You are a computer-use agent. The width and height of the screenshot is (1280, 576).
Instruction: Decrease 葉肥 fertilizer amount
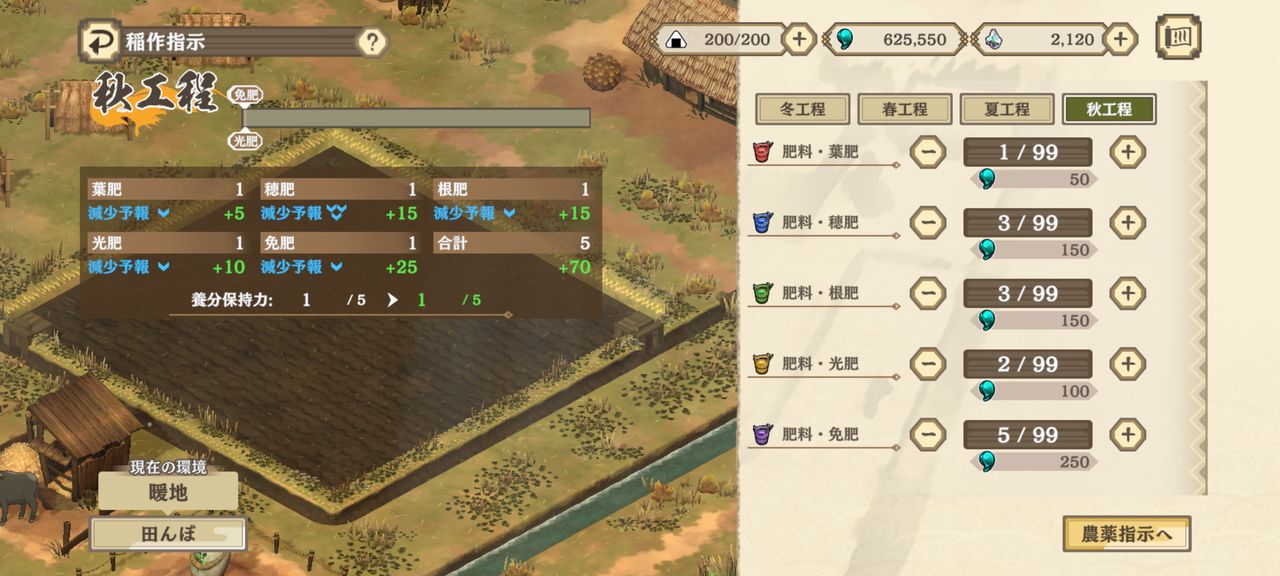(928, 152)
